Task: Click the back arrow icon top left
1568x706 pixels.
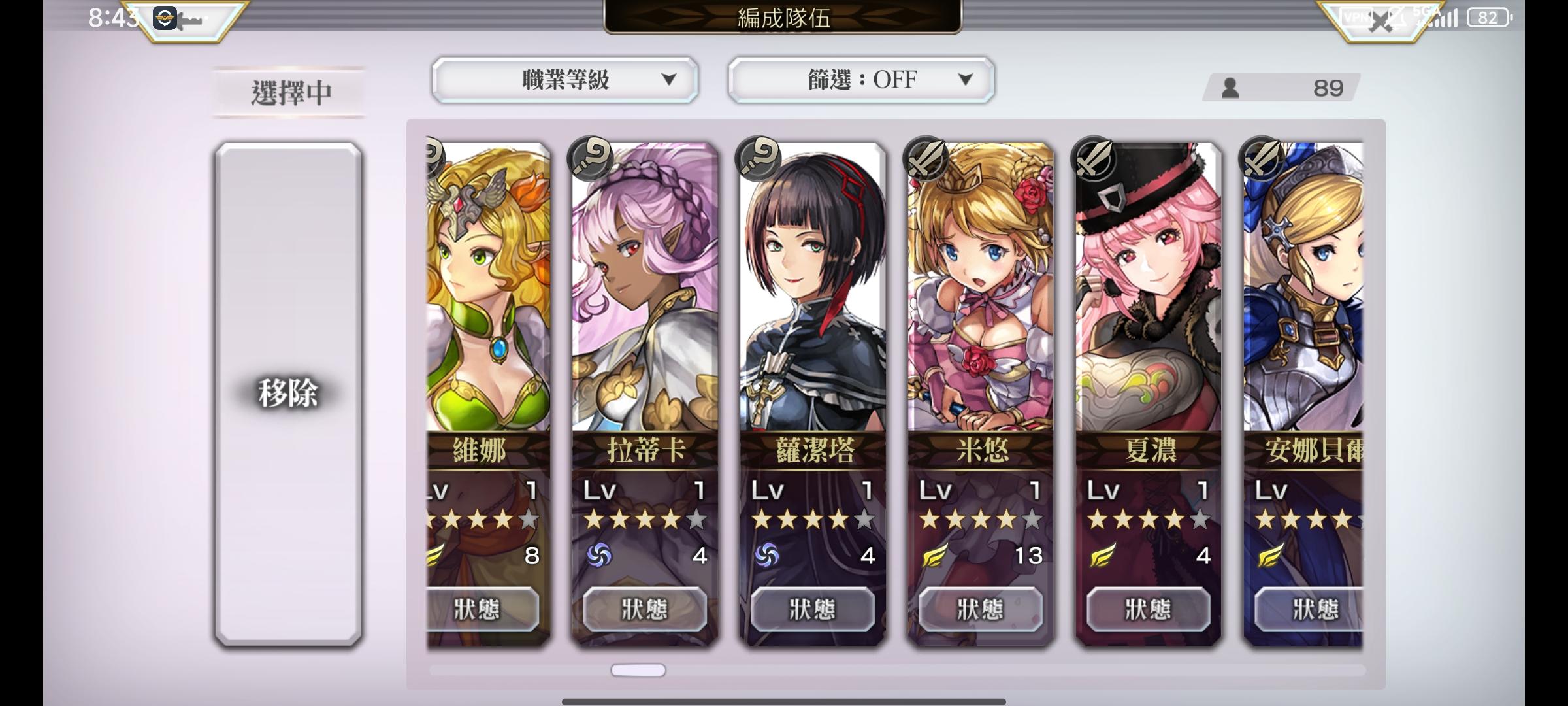Action: (x=189, y=18)
